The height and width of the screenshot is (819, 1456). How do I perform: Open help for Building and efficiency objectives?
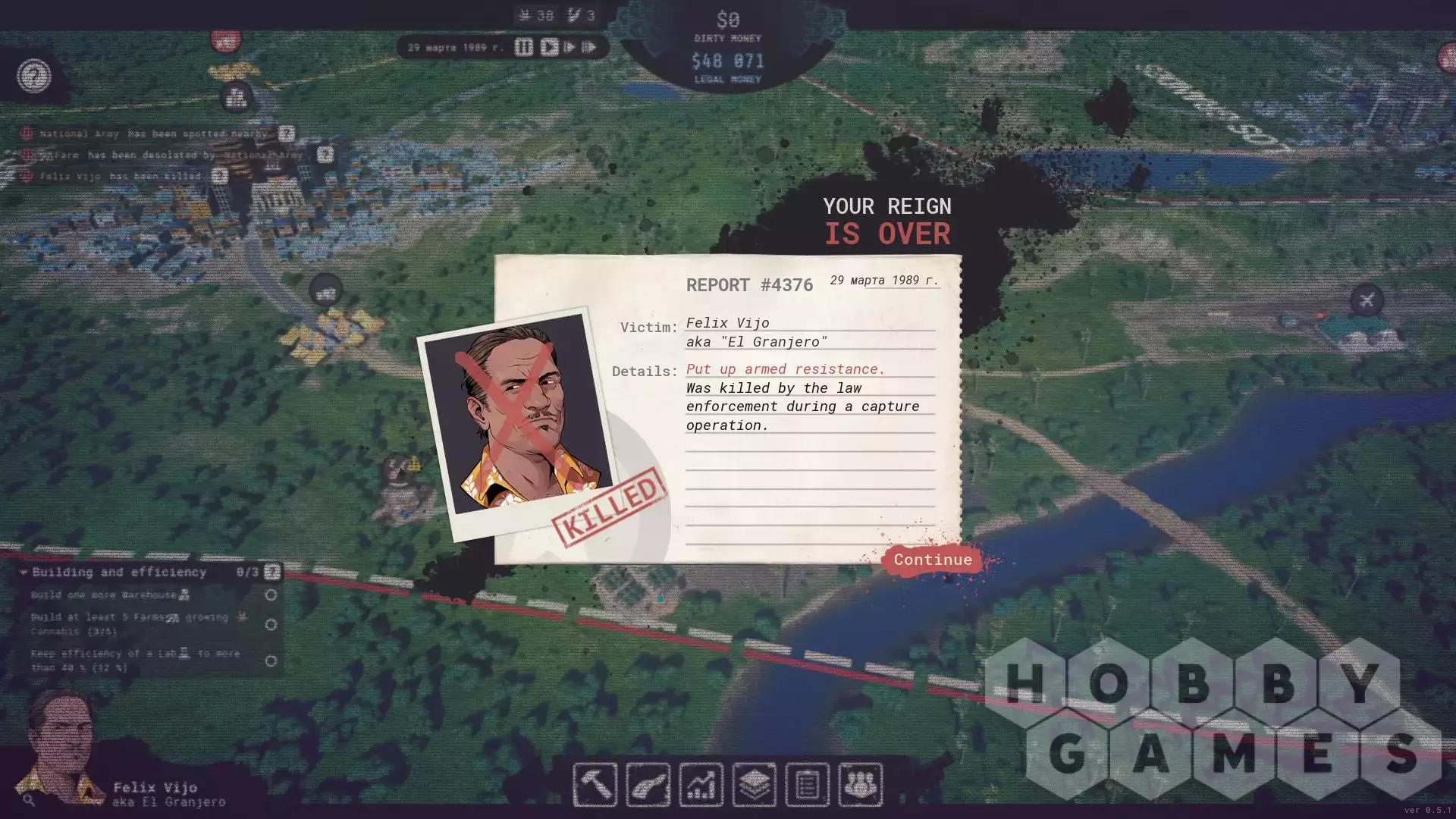[271, 572]
